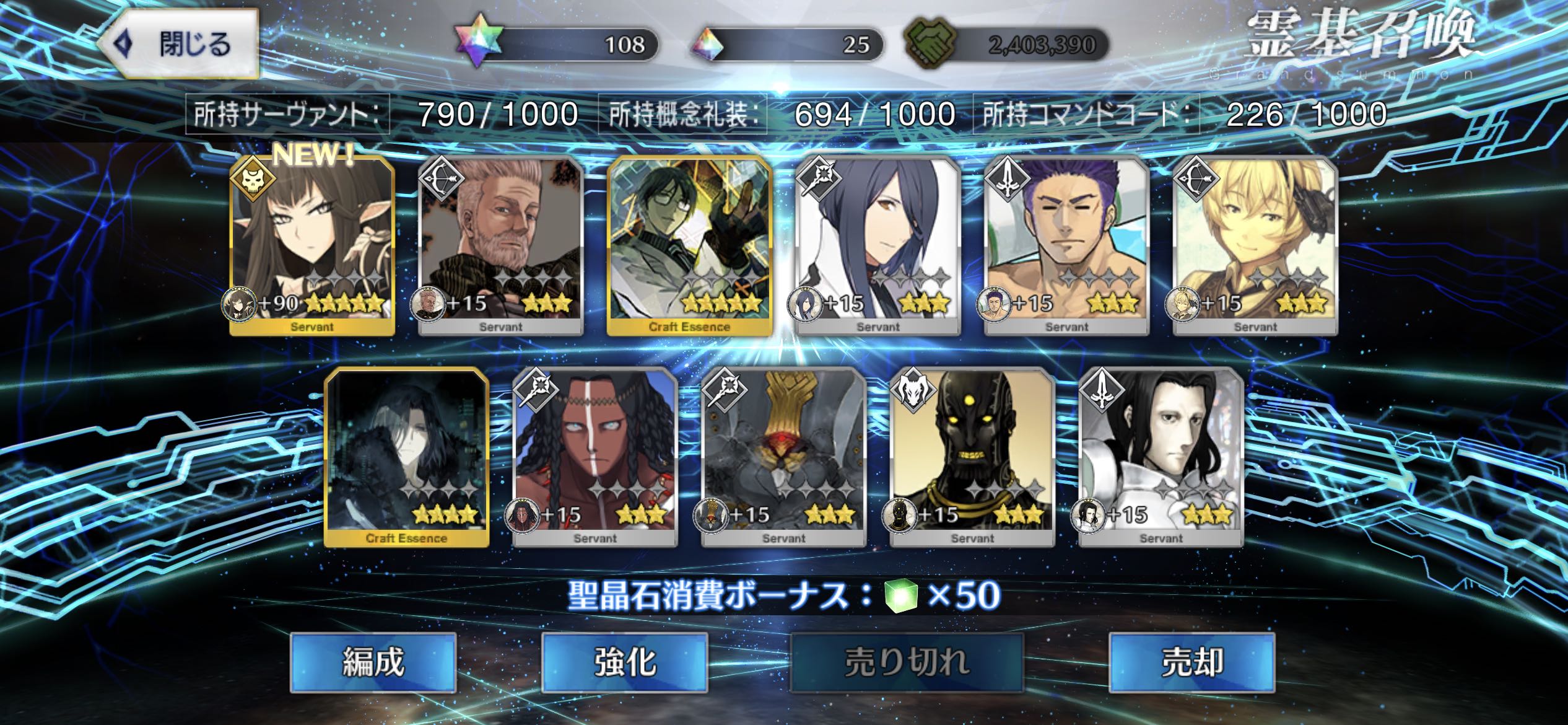Select the monochrome long-haired Saber card
The width and height of the screenshot is (1568, 725).
(1161, 457)
